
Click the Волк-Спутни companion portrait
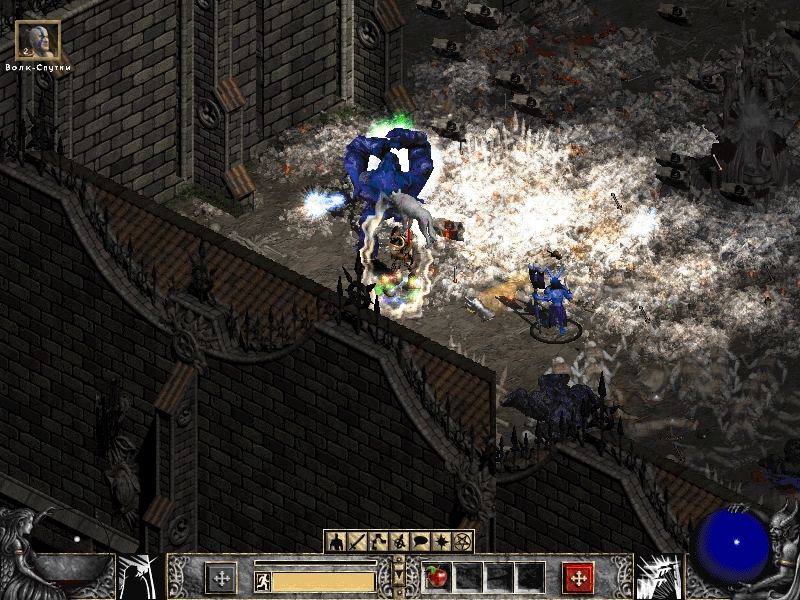[38, 40]
